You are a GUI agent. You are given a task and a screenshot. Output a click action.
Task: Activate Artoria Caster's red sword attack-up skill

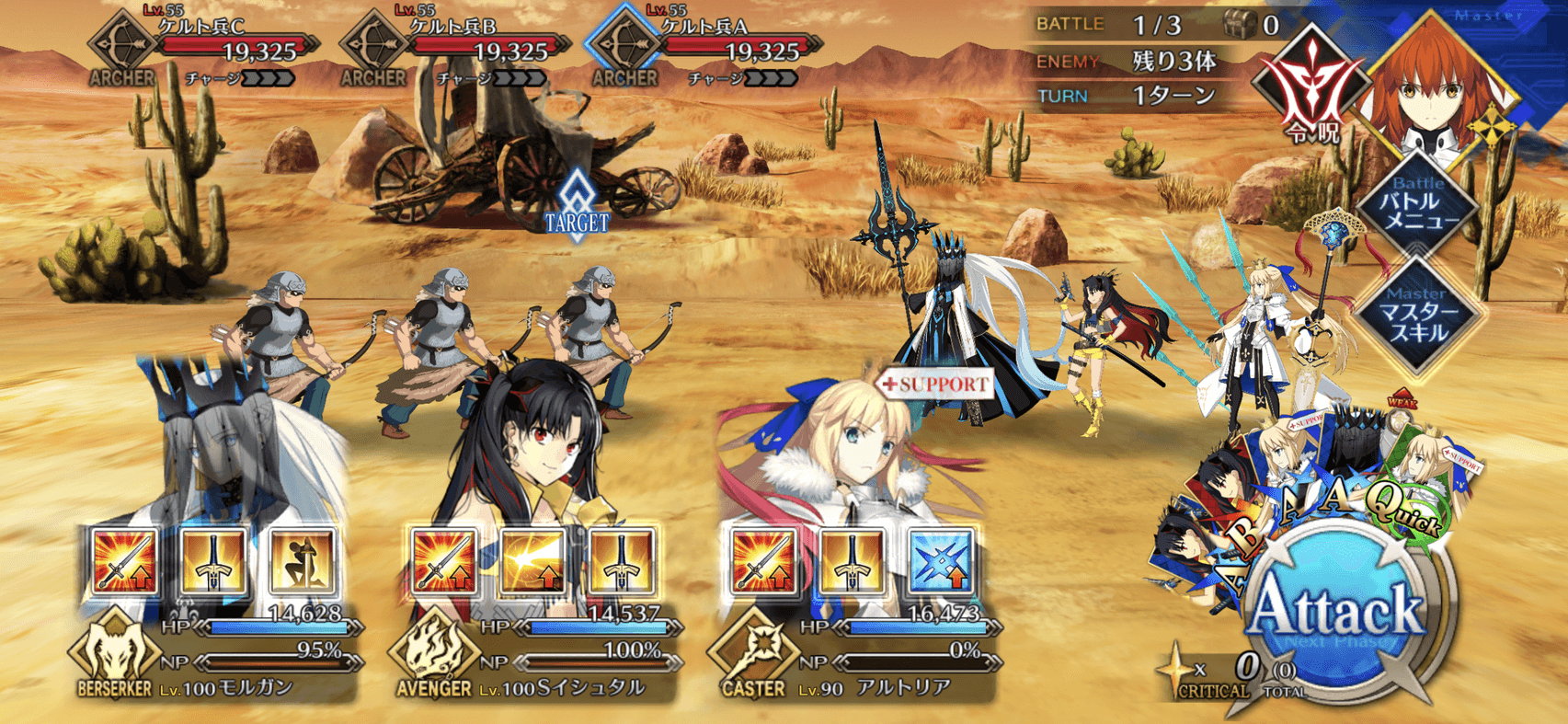pos(763,561)
